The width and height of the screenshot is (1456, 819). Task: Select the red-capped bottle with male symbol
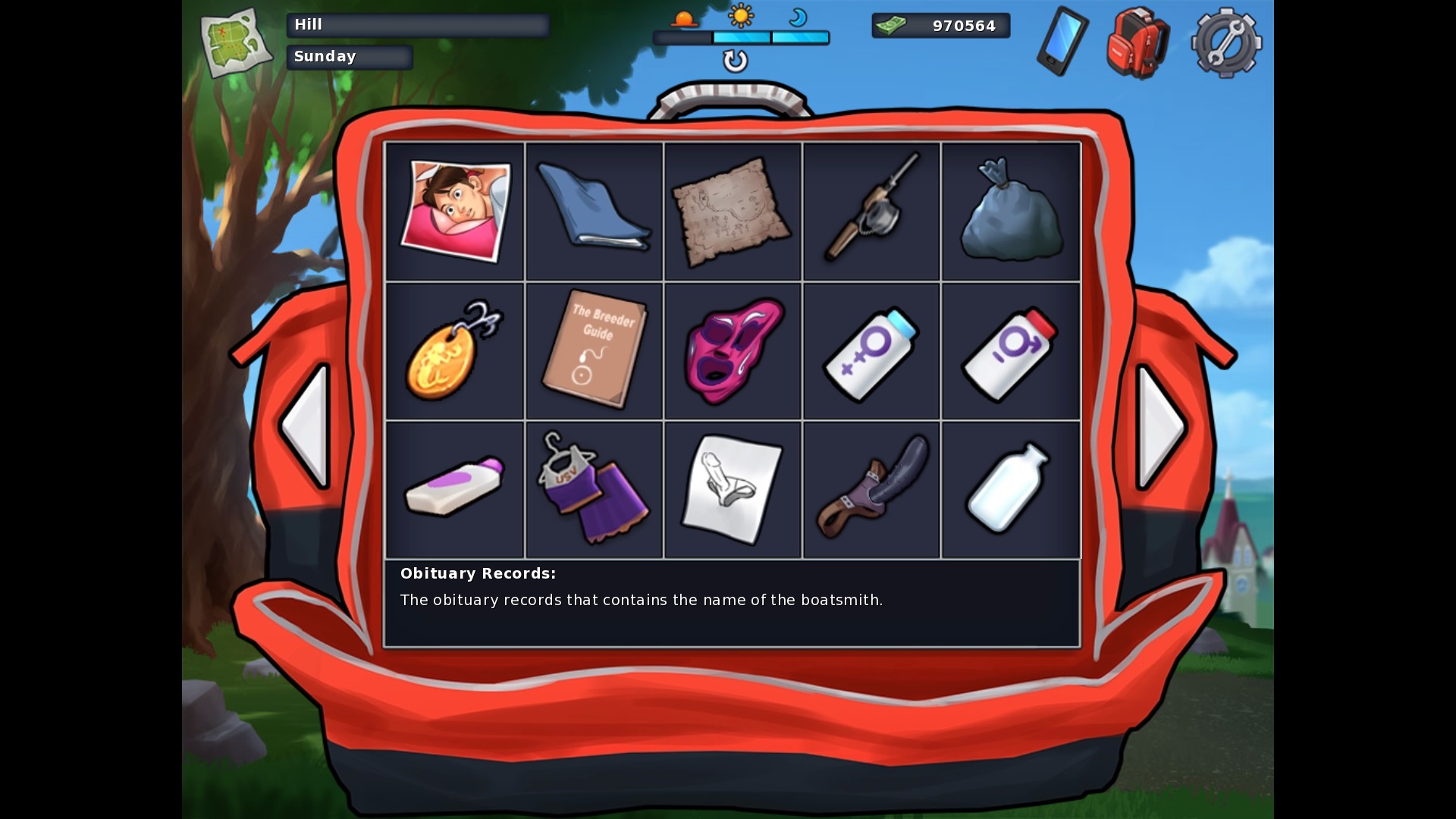(x=1010, y=351)
